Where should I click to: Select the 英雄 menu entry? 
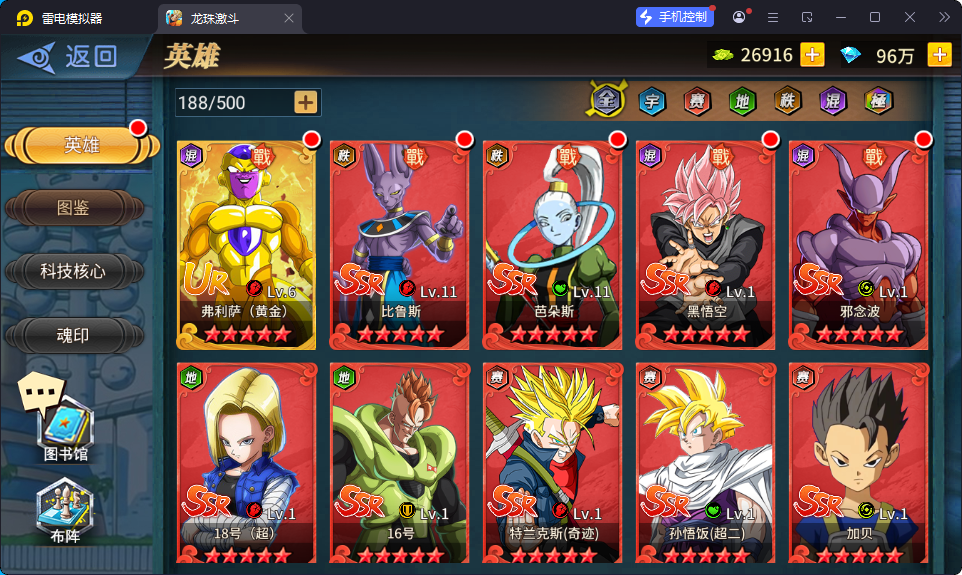click(x=80, y=145)
